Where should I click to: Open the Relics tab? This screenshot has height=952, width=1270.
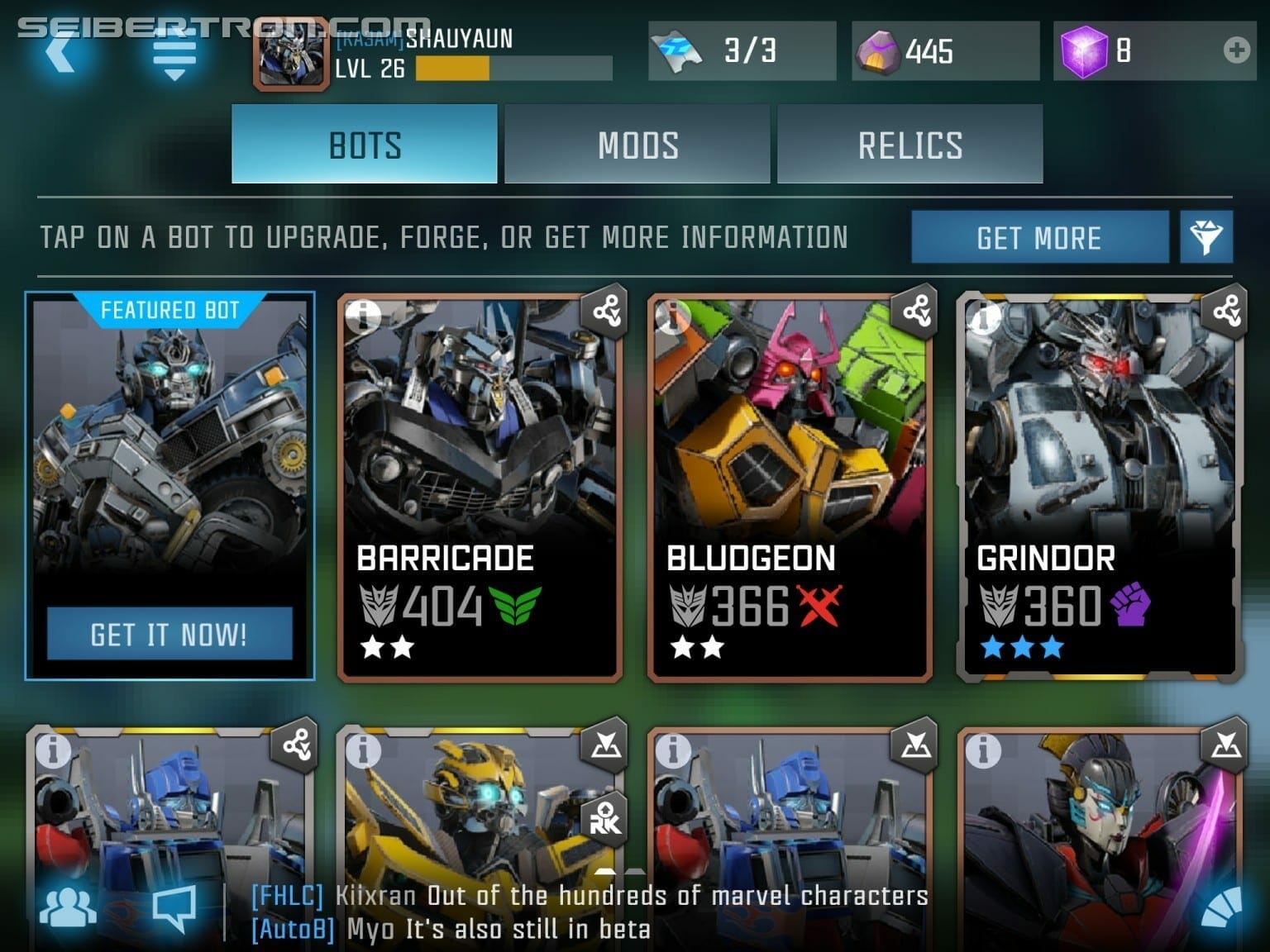(910, 145)
